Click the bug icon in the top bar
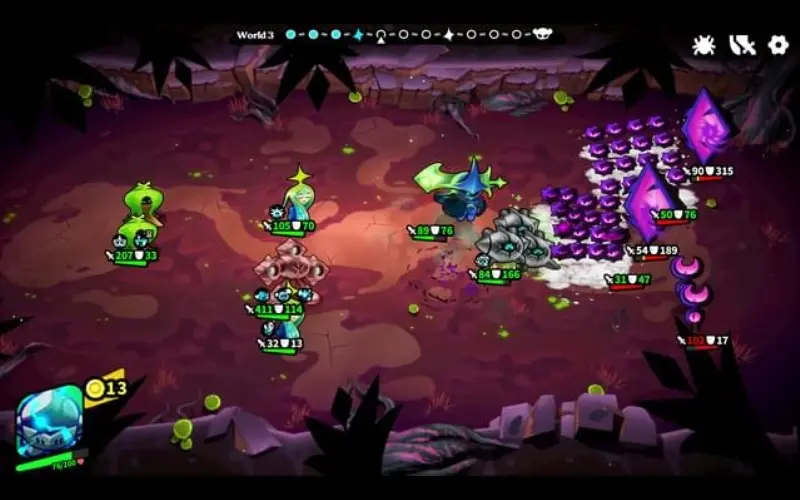 point(704,45)
